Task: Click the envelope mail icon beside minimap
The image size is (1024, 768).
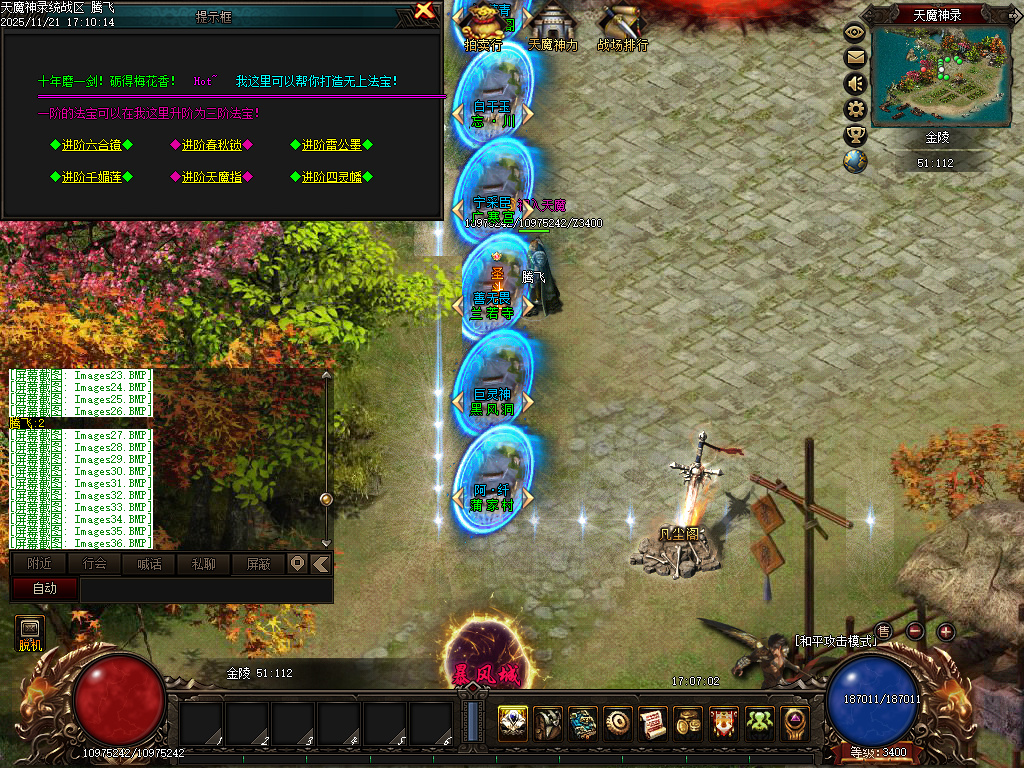Action: (855, 58)
